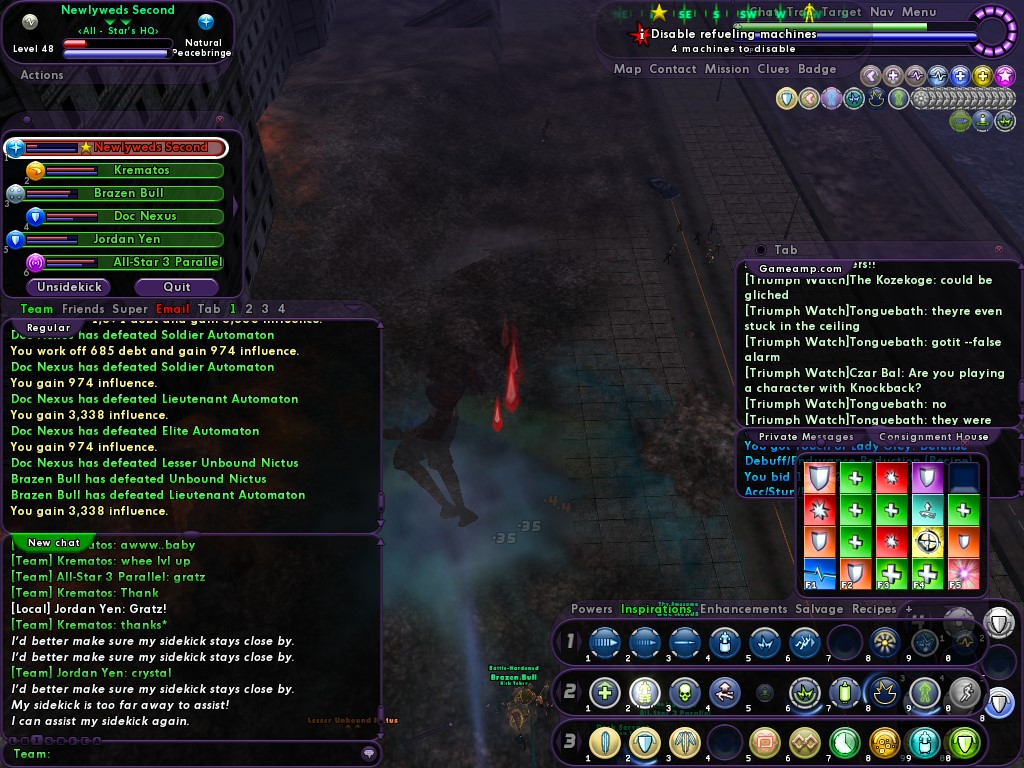Show the Mission window
This screenshot has height=768, width=1024.
pyautogui.click(x=726, y=69)
